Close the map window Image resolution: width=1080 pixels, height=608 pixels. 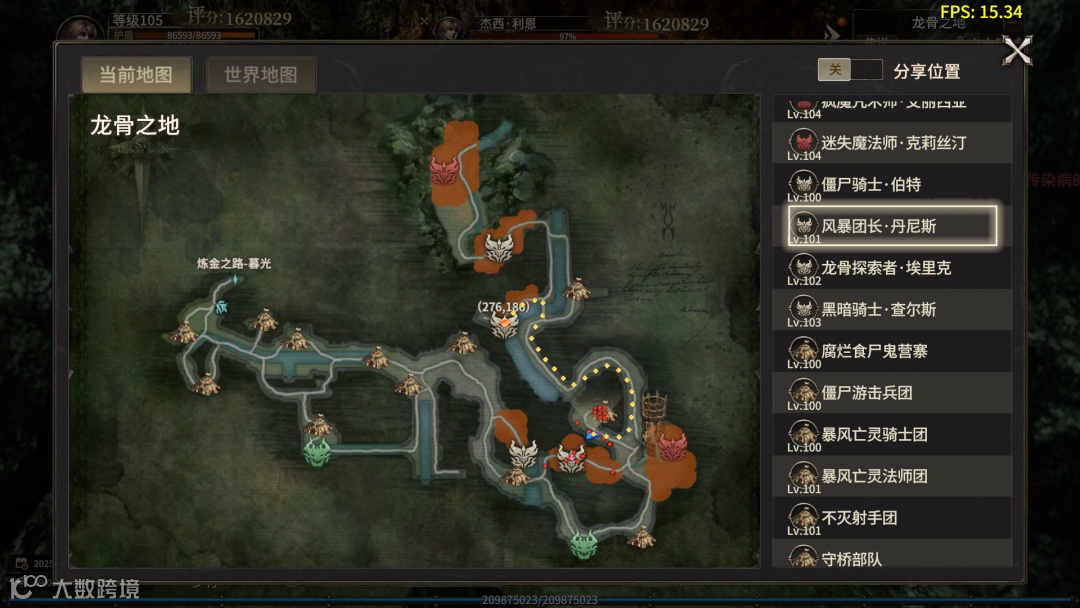click(1017, 51)
